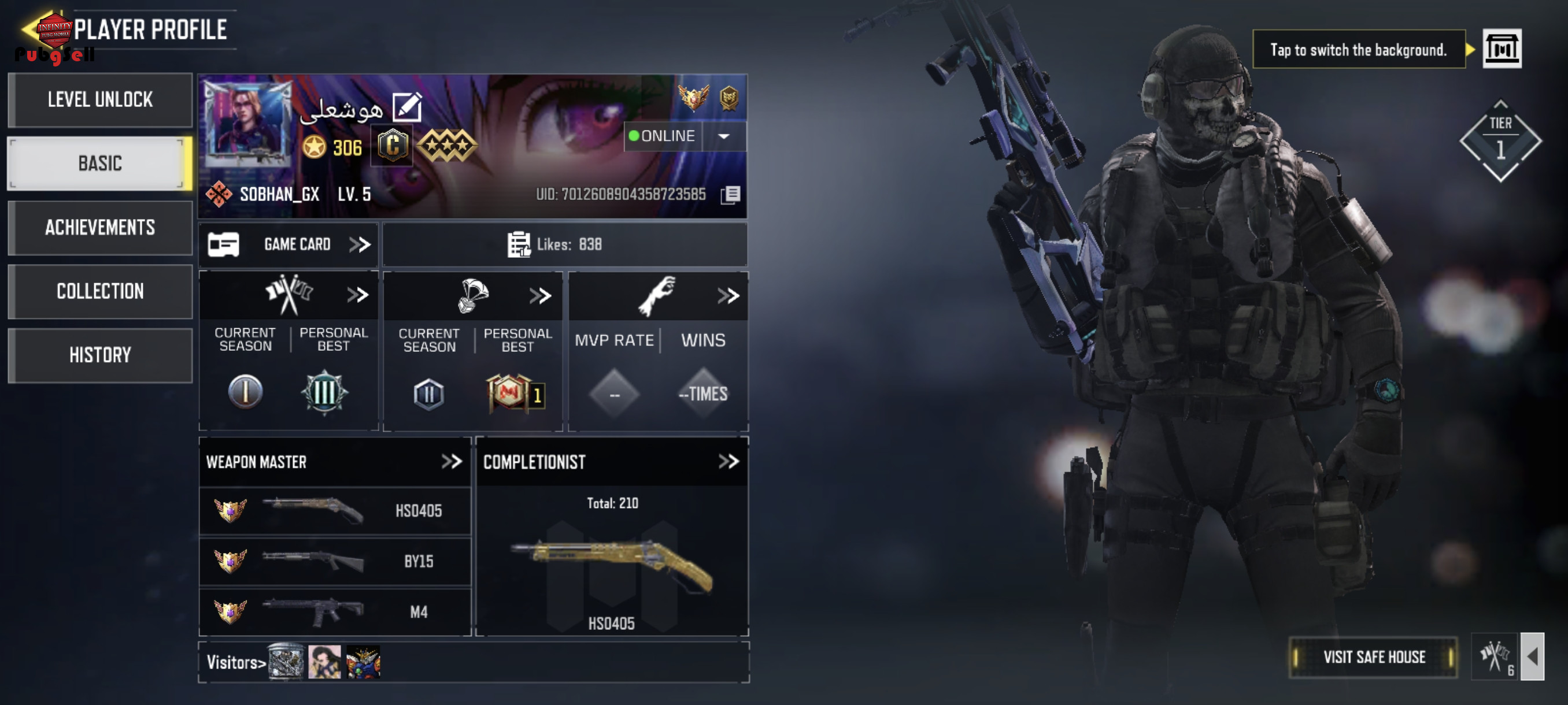This screenshot has height=705, width=1568.
Task: Expand the MVP rate and wins panel
Action: [x=727, y=296]
